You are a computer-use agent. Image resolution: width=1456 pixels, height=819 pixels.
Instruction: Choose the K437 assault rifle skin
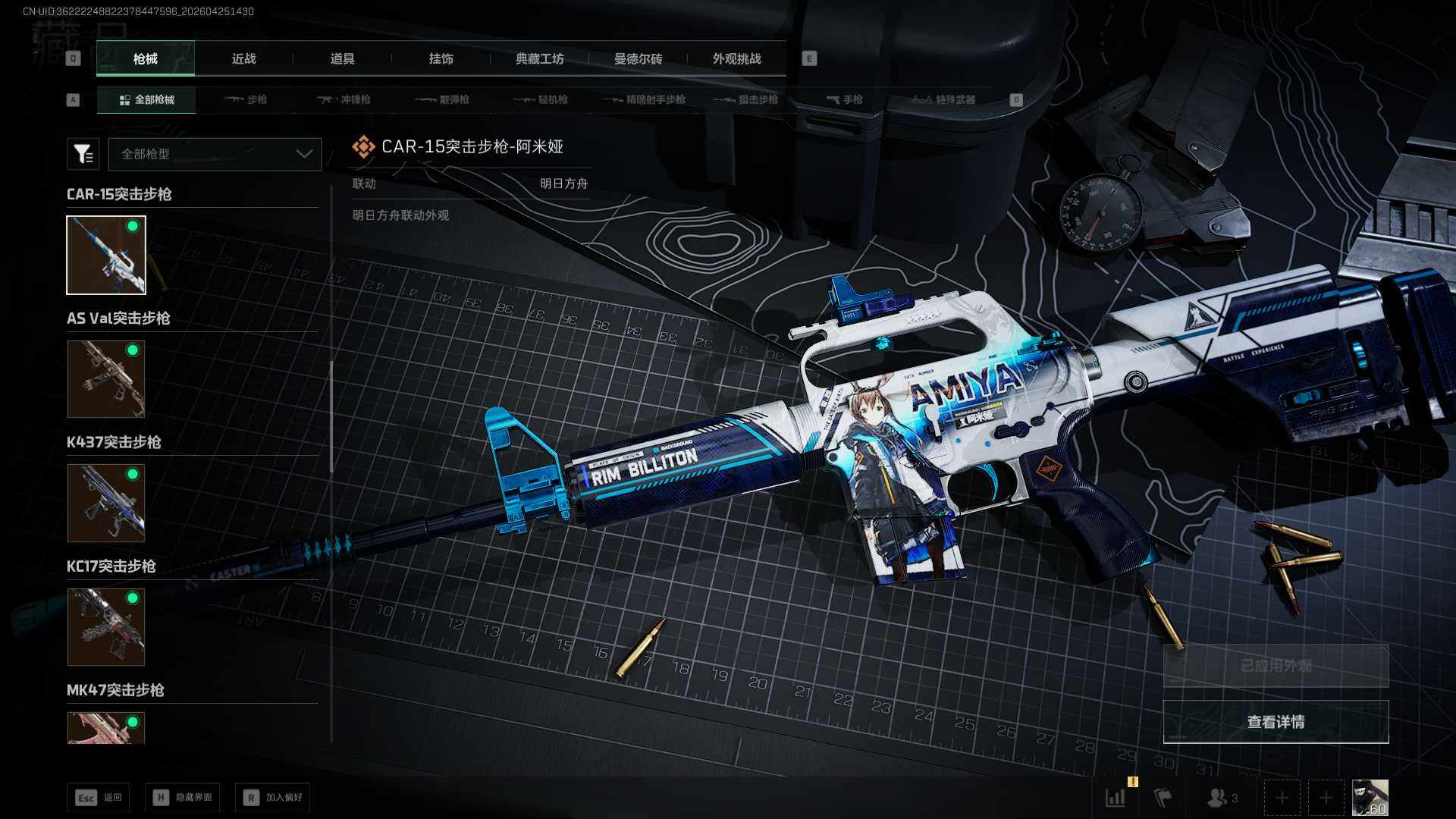coord(106,503)
